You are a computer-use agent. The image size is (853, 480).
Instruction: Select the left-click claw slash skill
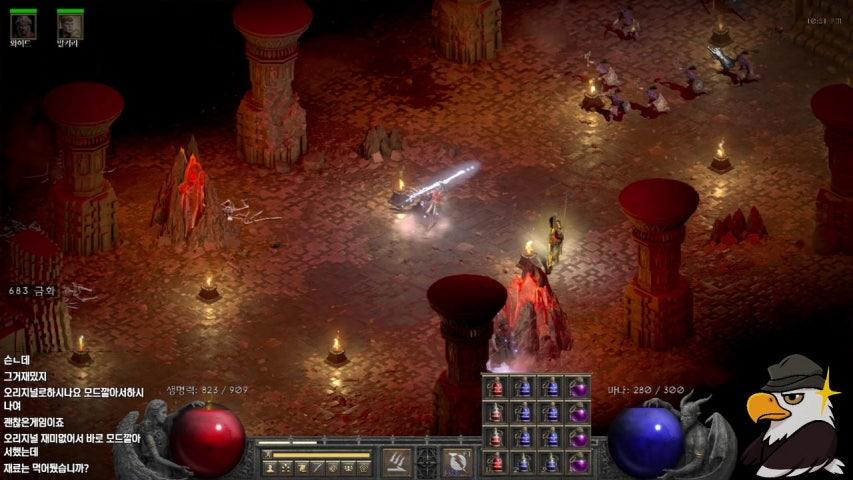(396, 461)
